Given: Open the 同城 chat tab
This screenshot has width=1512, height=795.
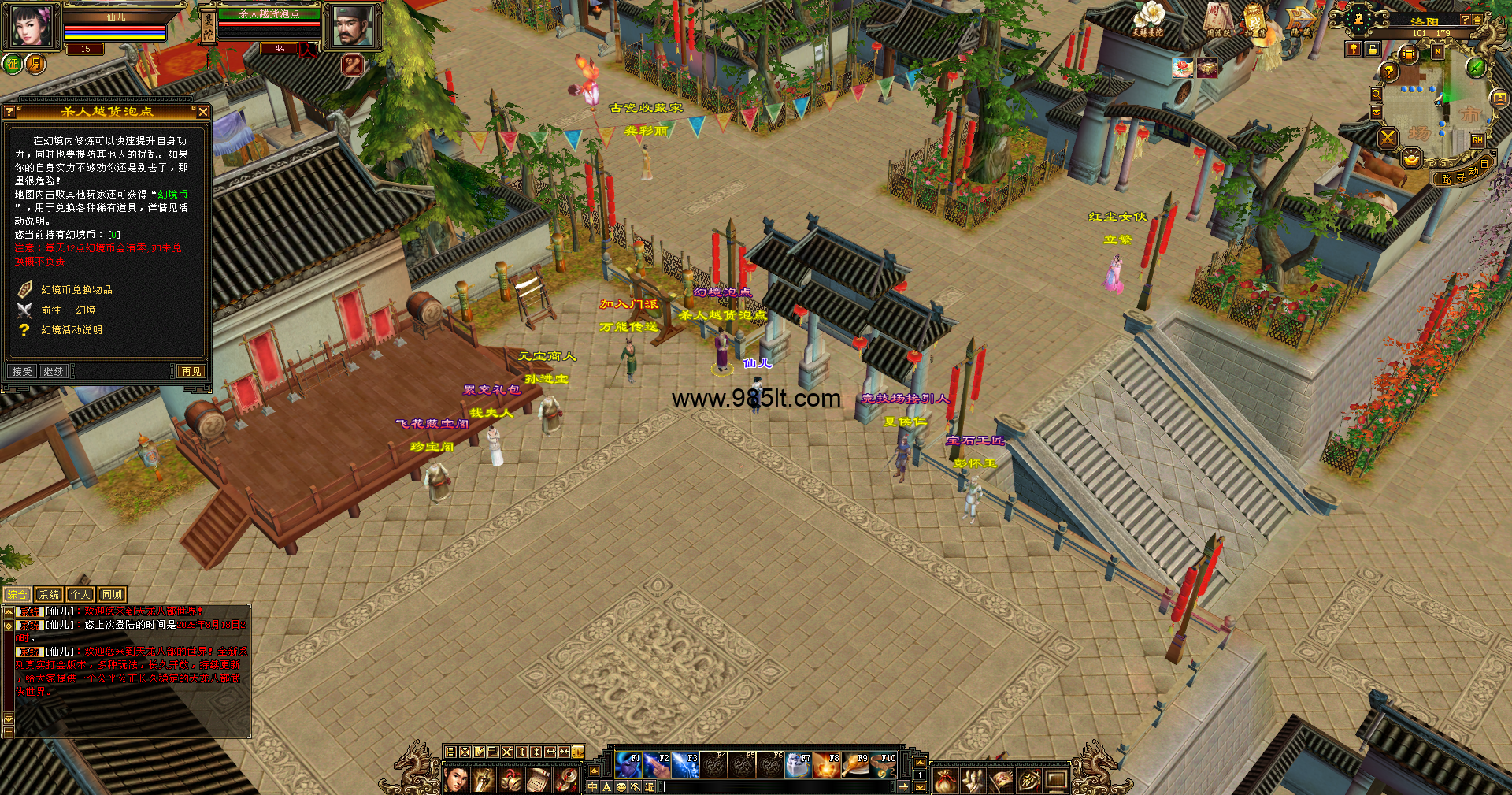Looking at the screenshot, I should [x=112, y=595].
